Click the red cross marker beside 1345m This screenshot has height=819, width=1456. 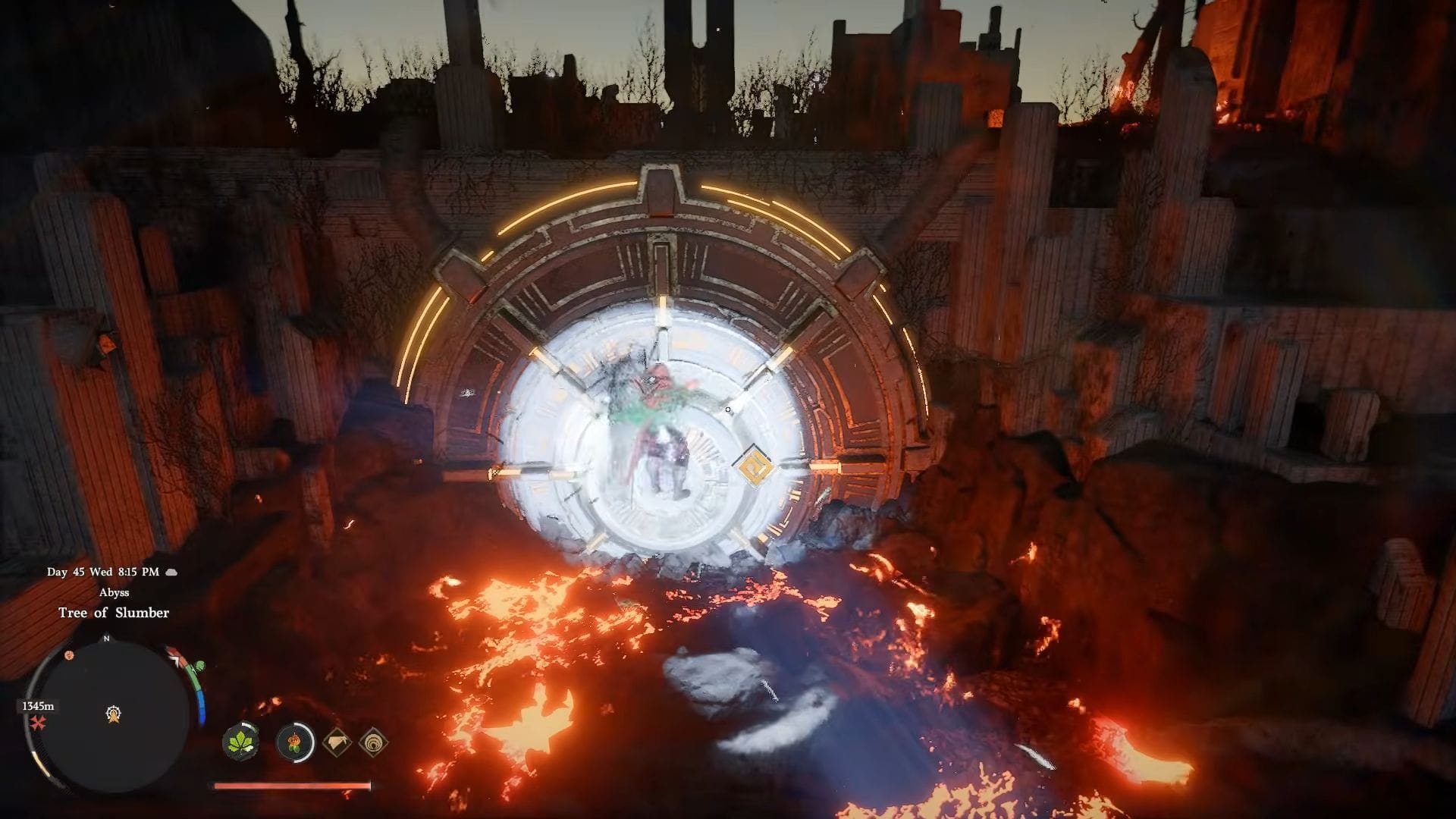(x=38, y=723)
